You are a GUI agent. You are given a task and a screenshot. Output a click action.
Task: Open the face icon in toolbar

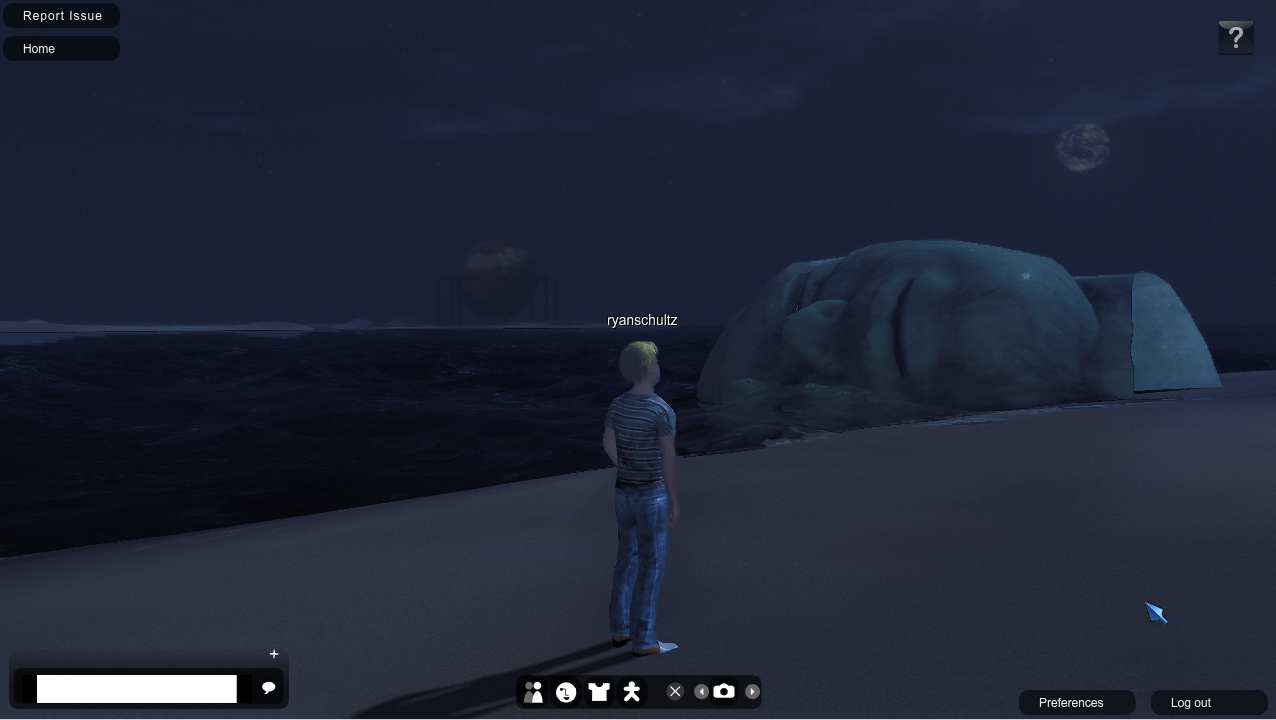point(566,692)
